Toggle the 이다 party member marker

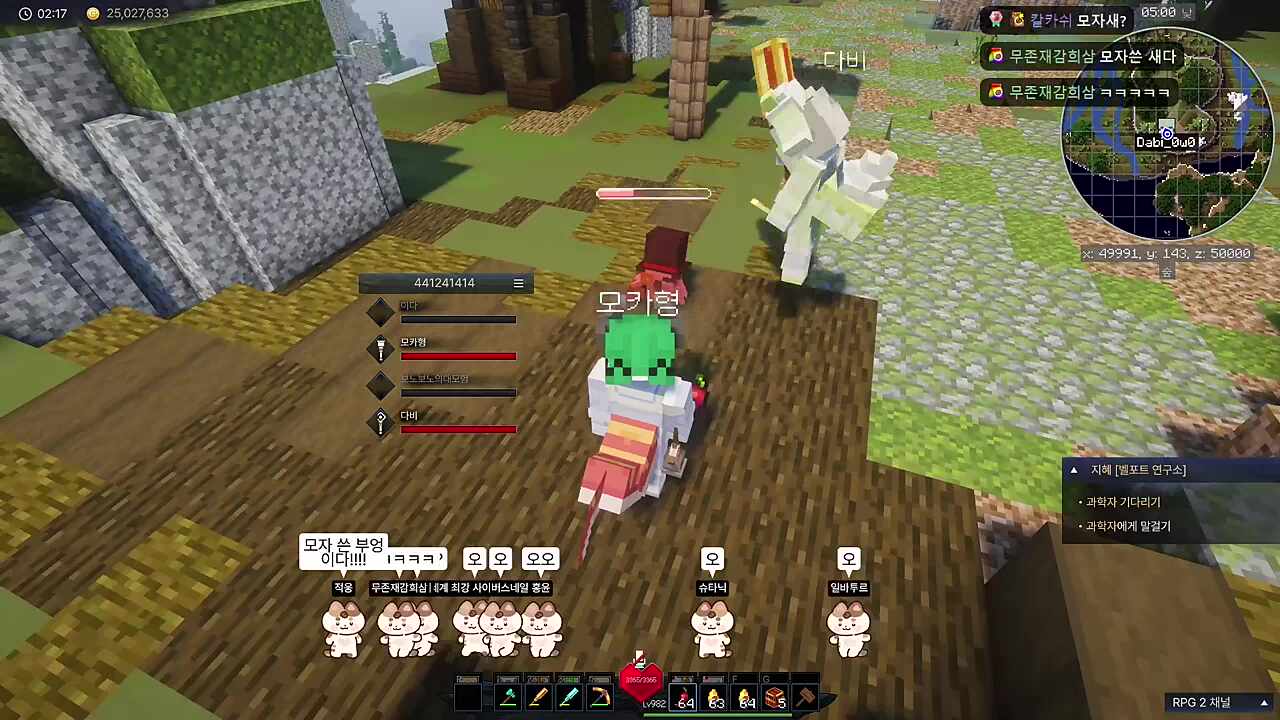coord(380,313)
